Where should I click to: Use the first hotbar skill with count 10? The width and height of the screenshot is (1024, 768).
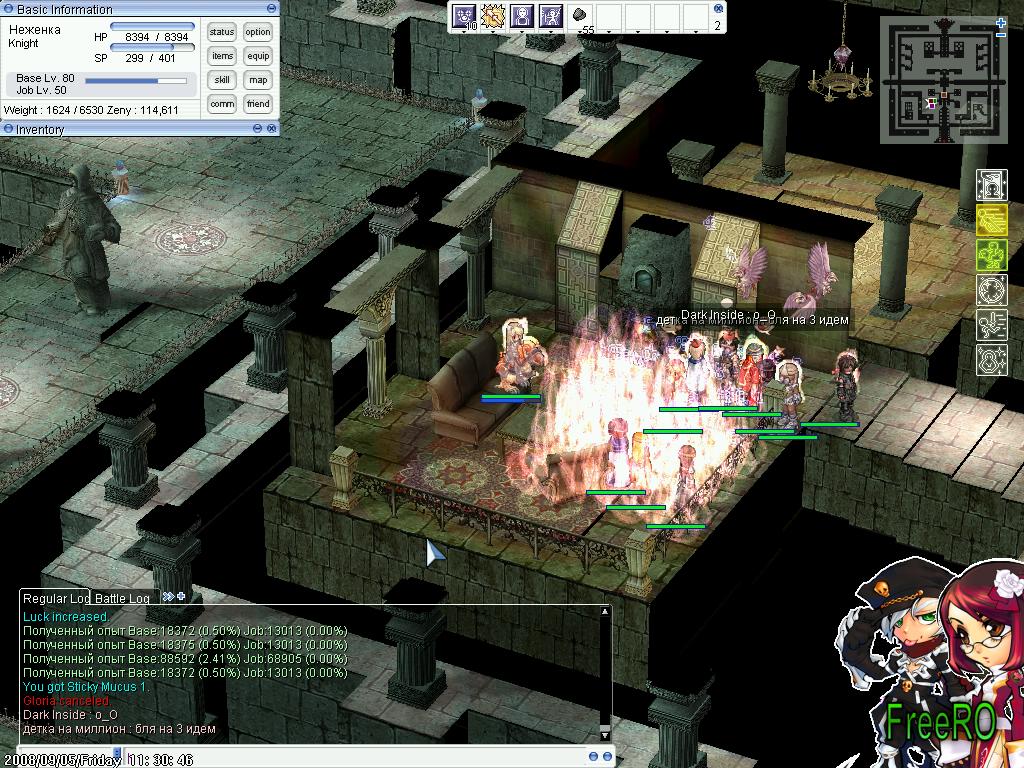464,16
